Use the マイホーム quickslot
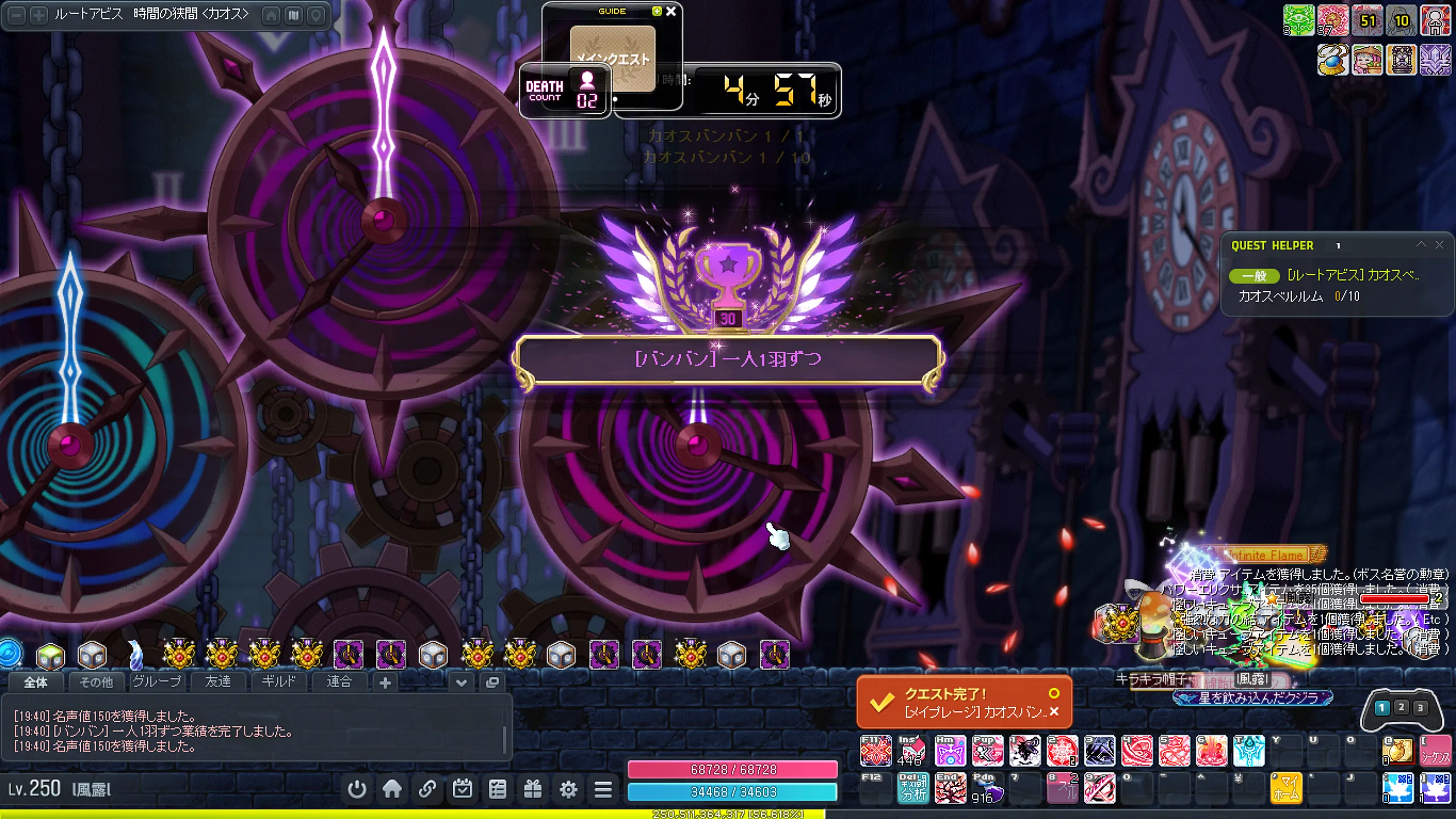 coord(1286,788)
